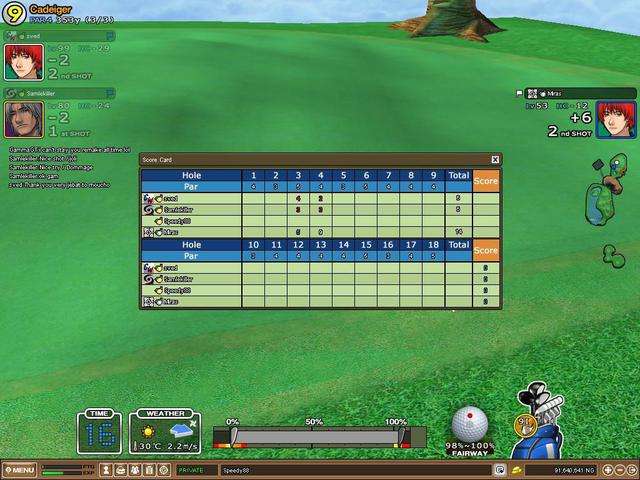Click the weather info panel

coord(163,432)
